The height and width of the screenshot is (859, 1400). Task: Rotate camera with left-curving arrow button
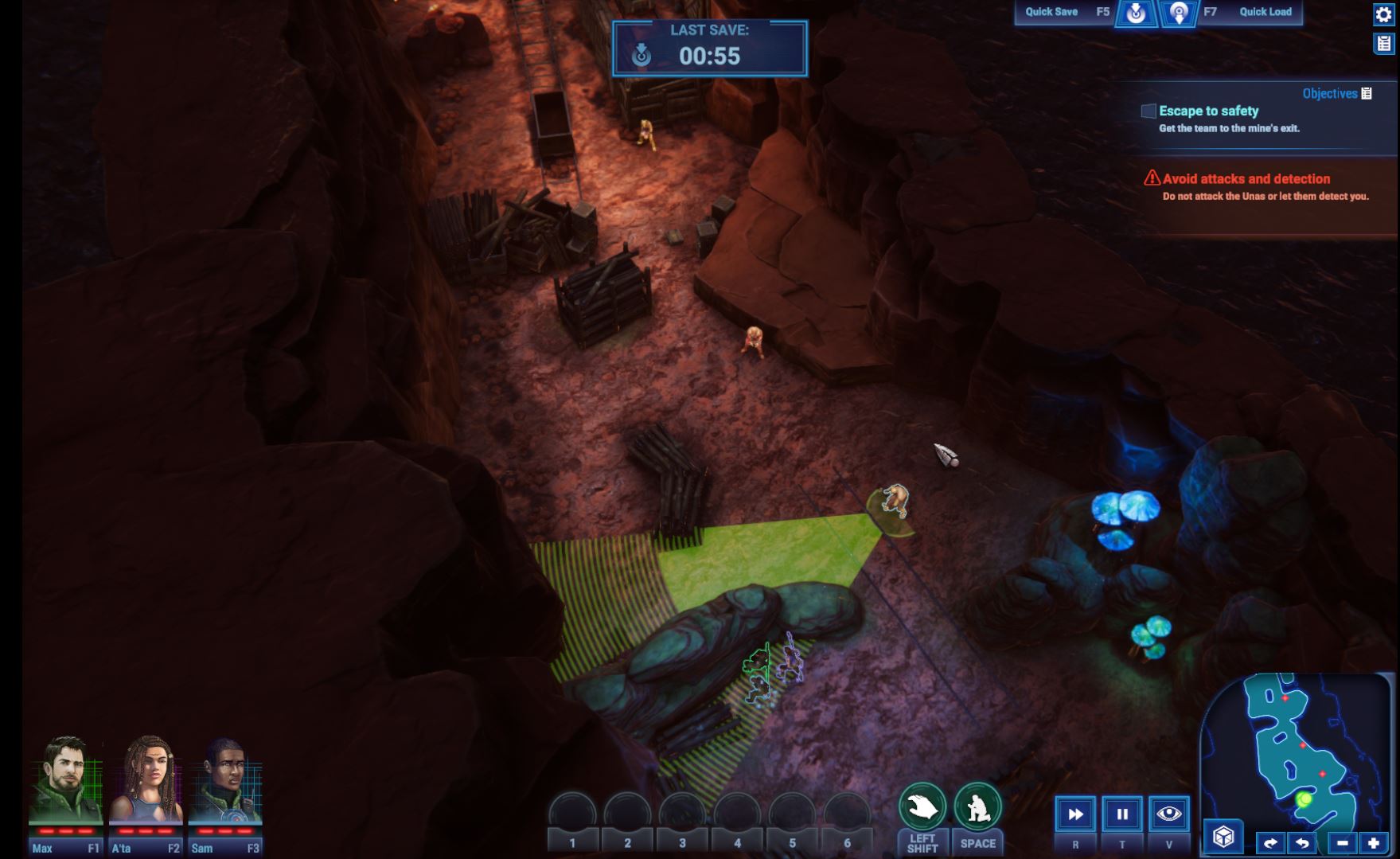1302,842
